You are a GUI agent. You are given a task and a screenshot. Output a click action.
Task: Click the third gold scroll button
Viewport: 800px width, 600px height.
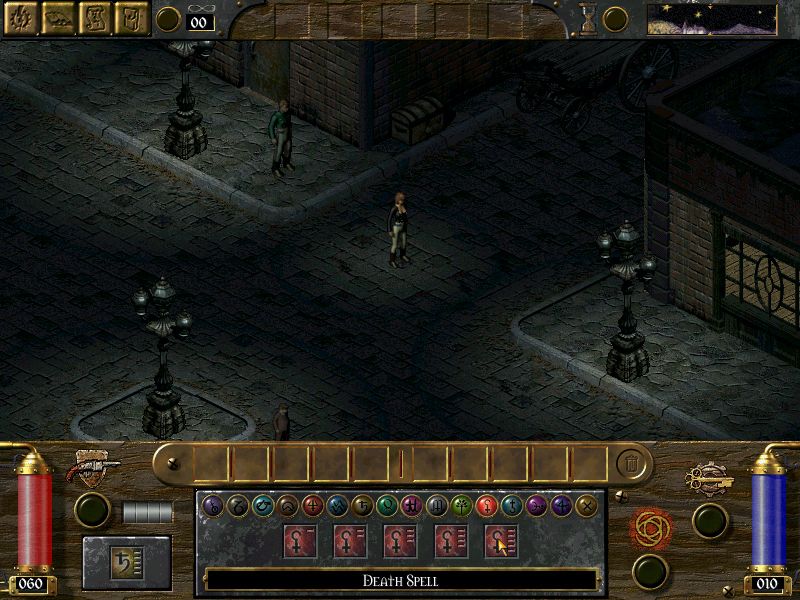[95, 17]
